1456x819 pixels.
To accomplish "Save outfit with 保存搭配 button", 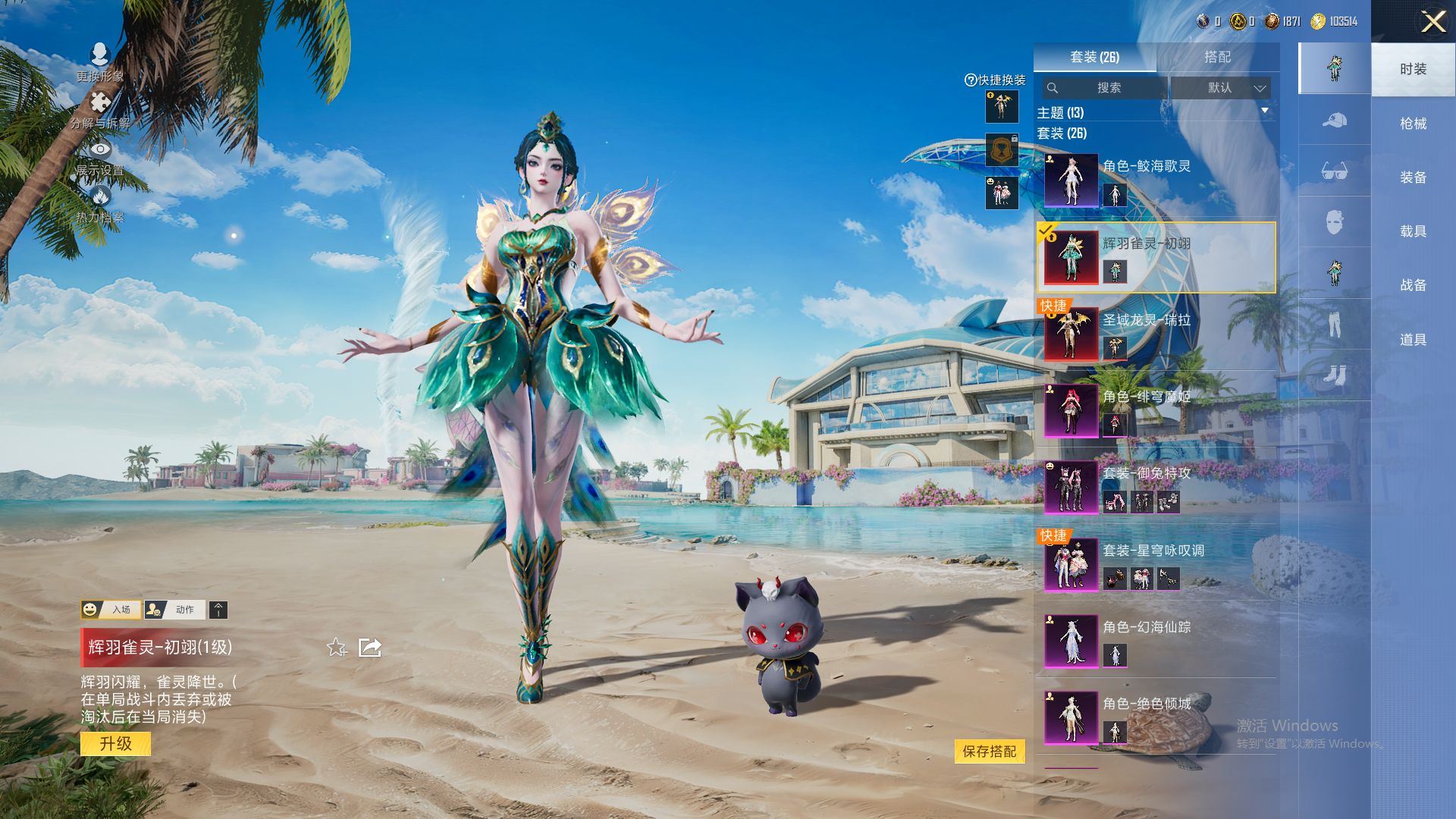I will pyautogui.click(x=989, y=752).
